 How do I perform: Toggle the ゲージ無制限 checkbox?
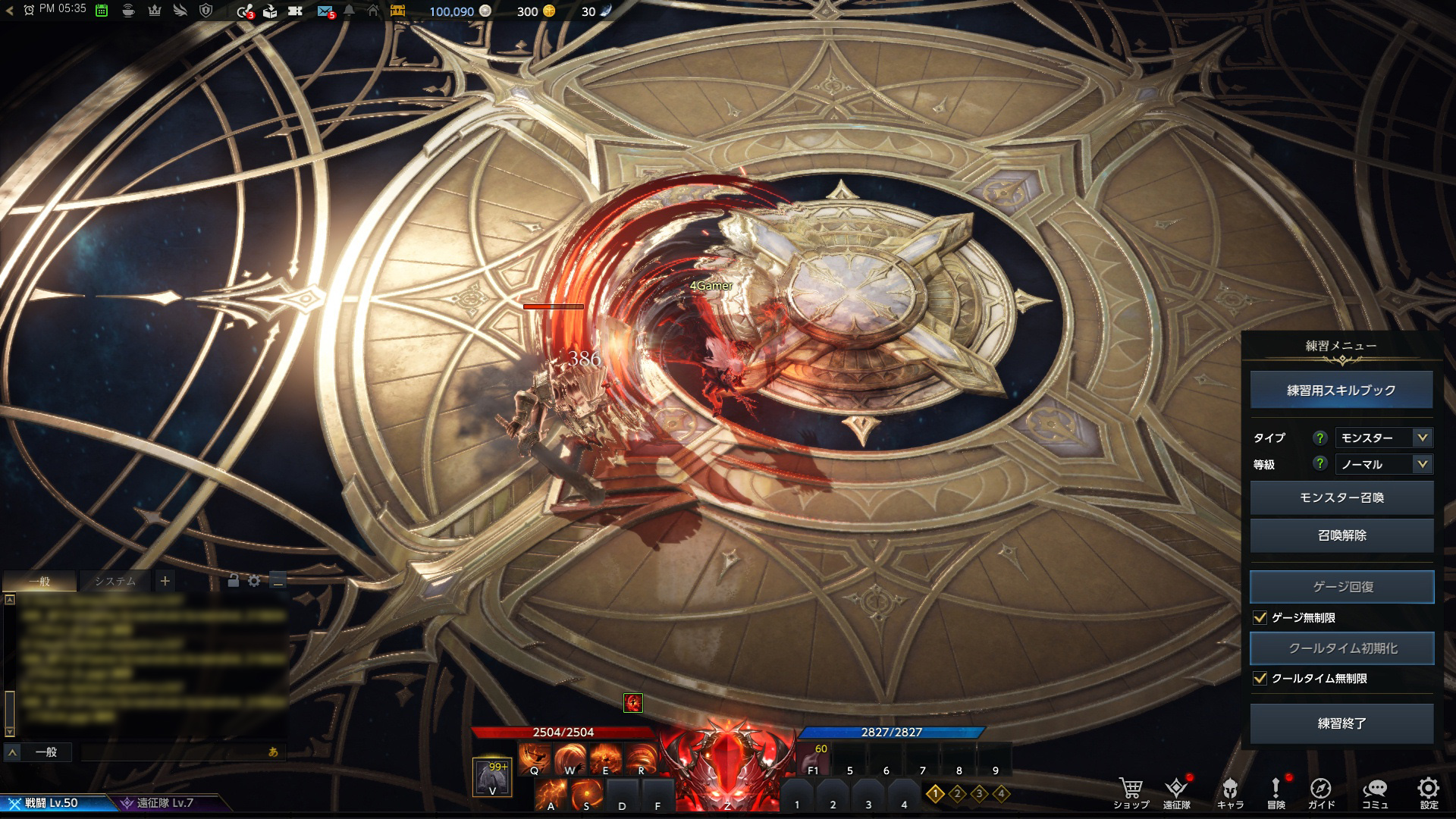pos(1260,618)
